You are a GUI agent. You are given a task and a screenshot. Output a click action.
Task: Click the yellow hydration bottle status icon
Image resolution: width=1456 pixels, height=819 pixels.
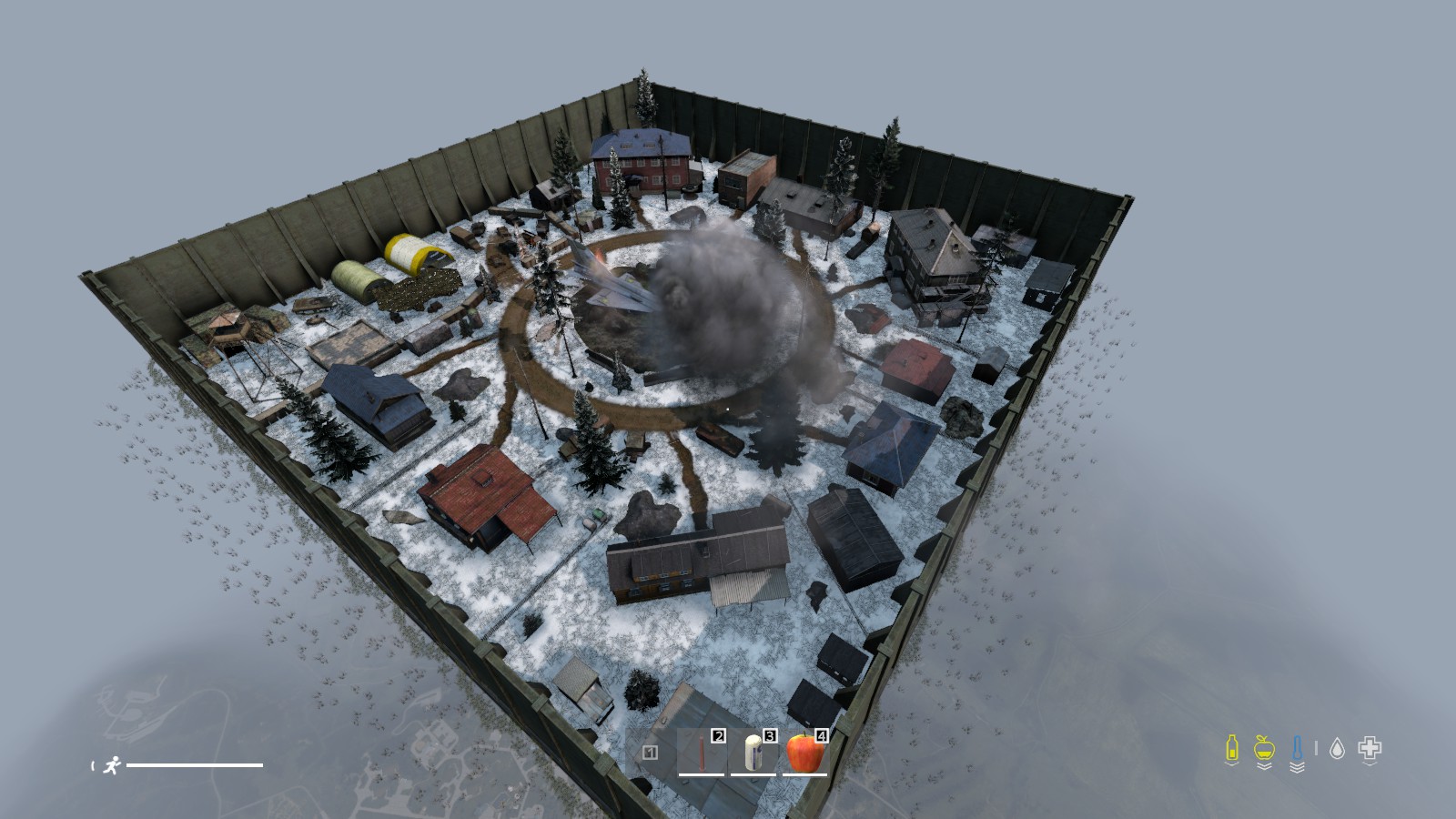(1232, 747)
